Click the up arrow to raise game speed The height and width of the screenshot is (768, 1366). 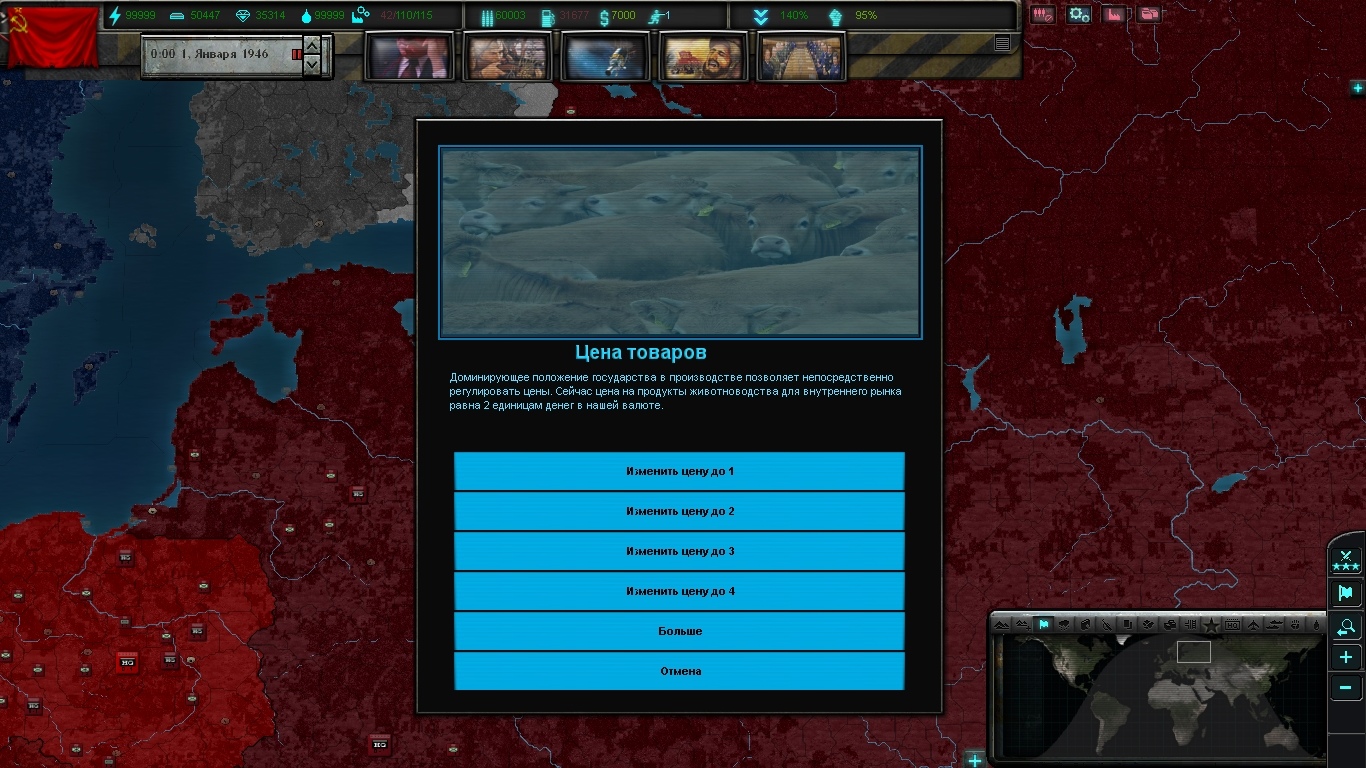tap(312, 46)
